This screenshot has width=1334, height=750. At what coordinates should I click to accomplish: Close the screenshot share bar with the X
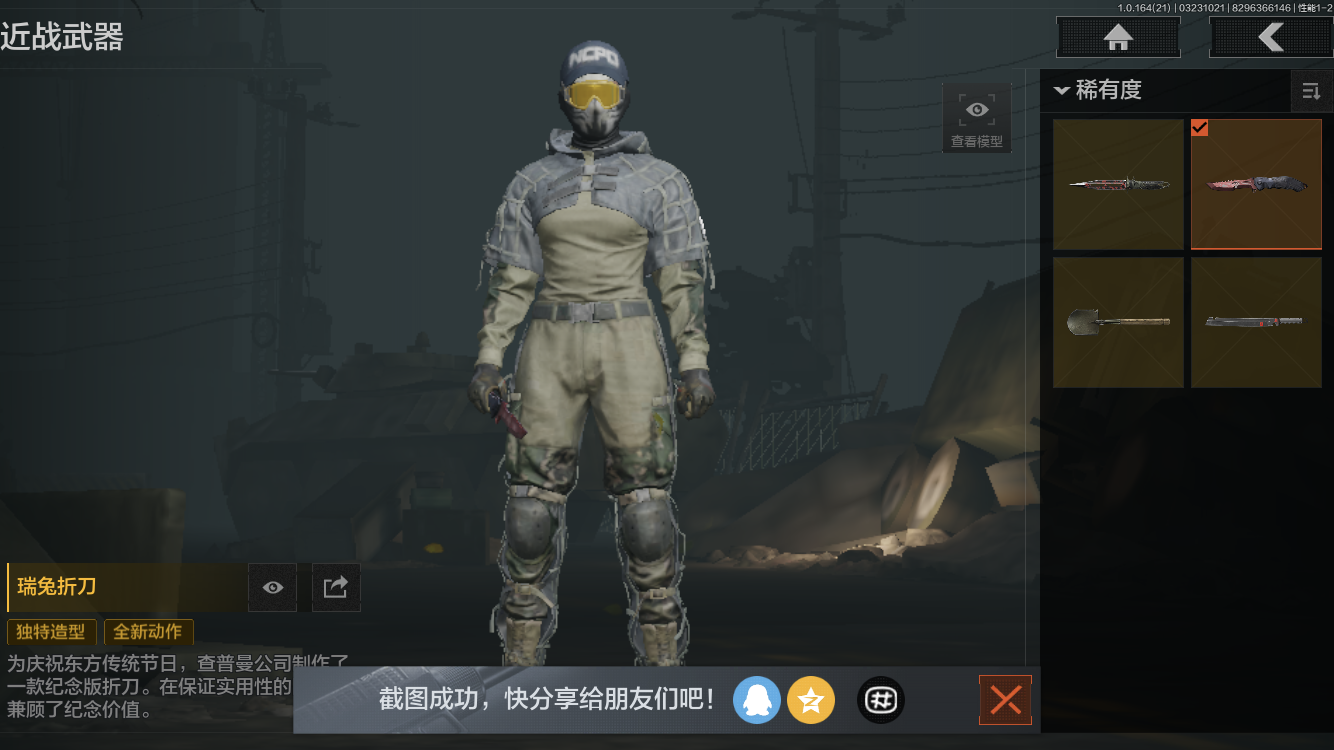(1005, 700)
